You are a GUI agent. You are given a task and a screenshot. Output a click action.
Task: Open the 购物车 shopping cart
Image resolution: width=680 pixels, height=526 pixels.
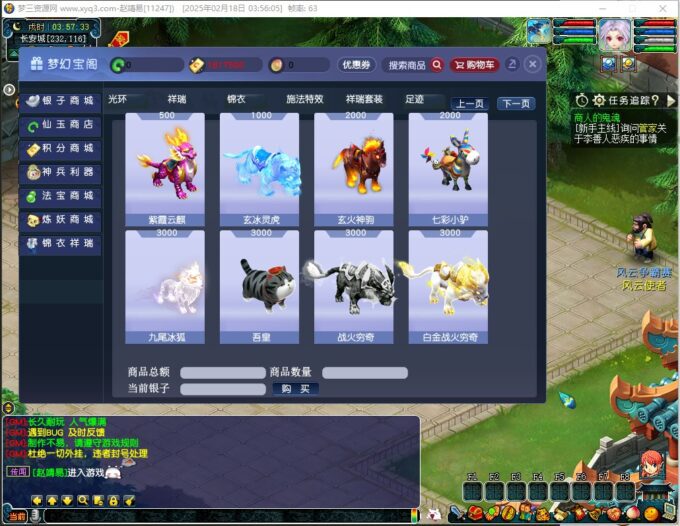pos(474,65)
